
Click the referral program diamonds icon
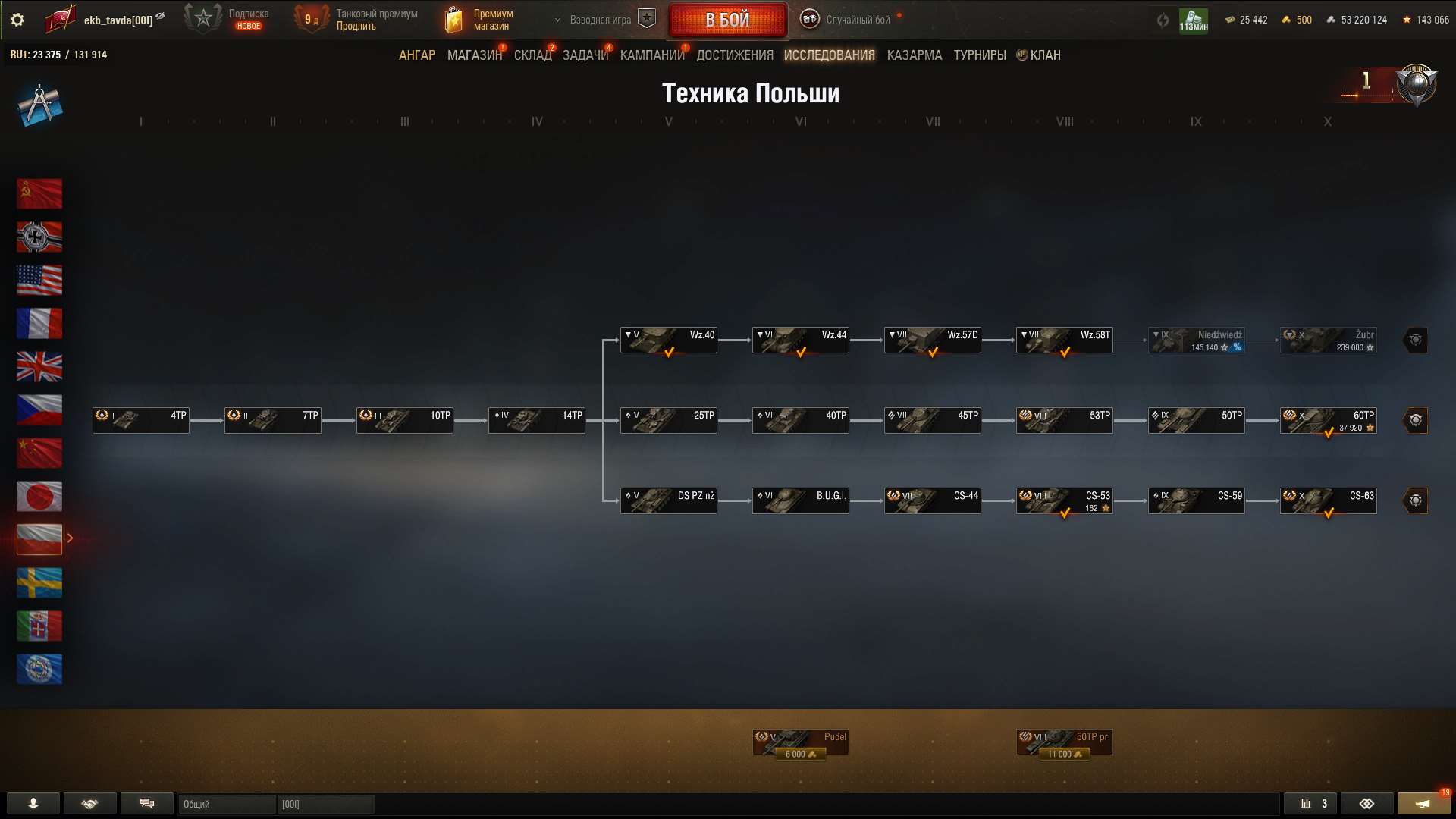point(1367,803)
